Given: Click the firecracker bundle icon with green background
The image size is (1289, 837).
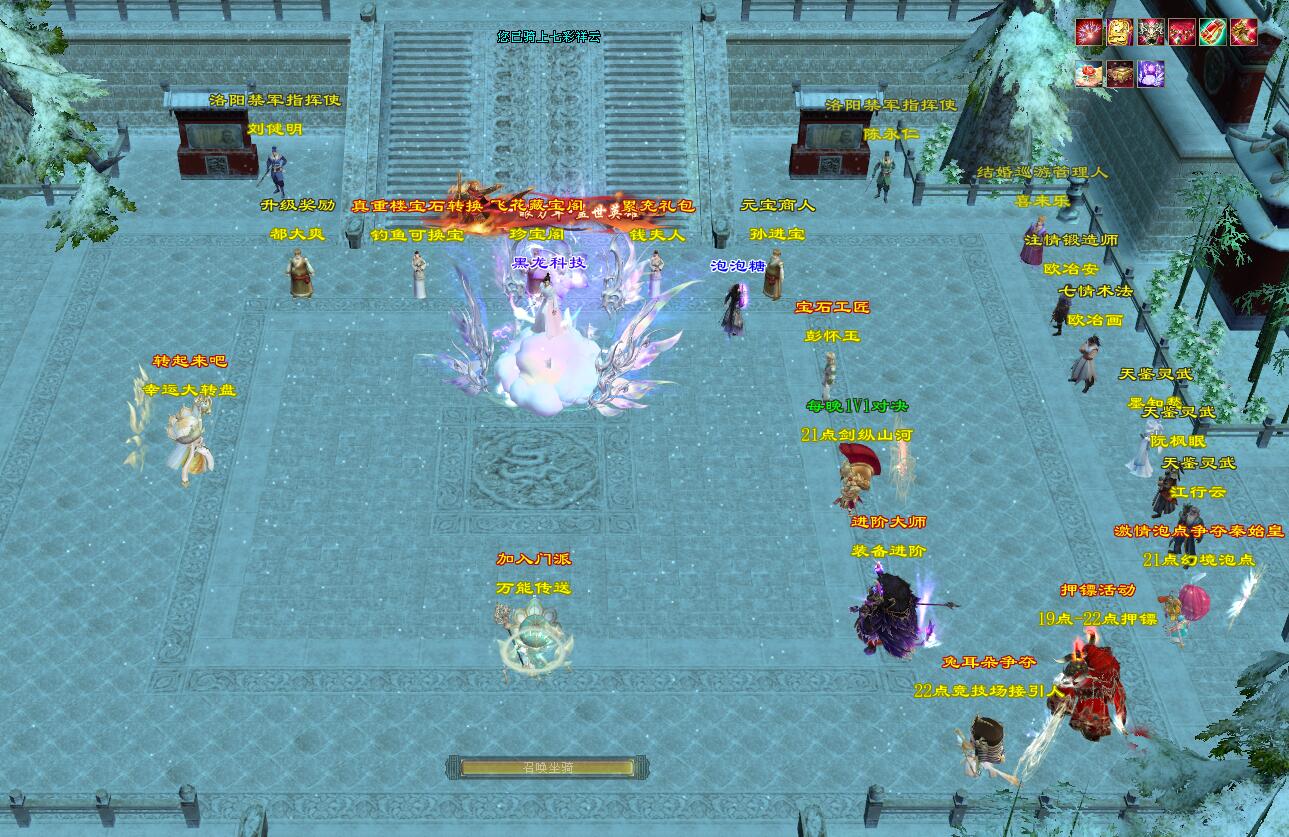Looking at the screenshot, I should [1212, 32].
